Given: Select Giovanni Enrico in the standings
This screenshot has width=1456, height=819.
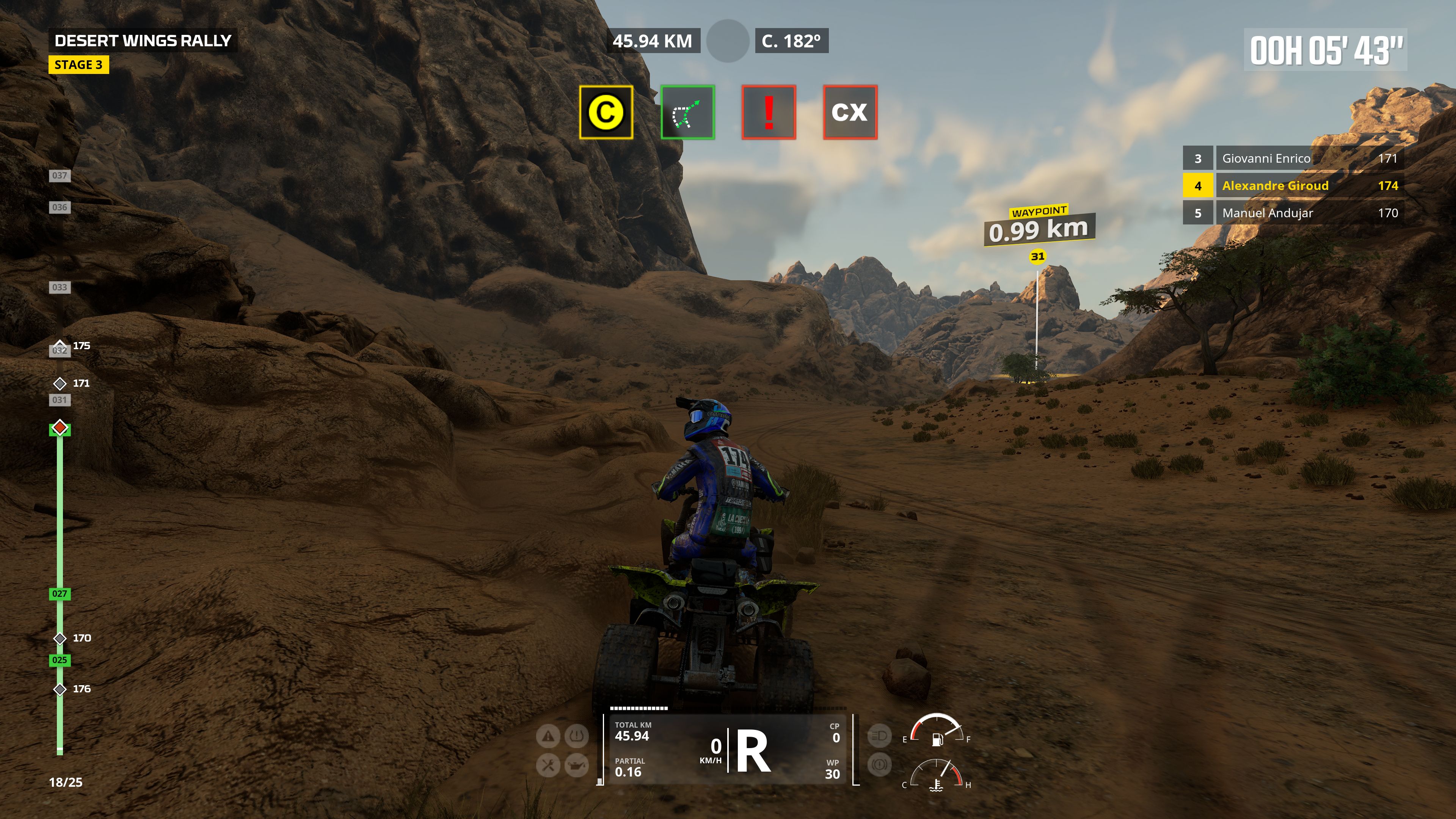Looking at the screenshot, I should point(1293,158).
